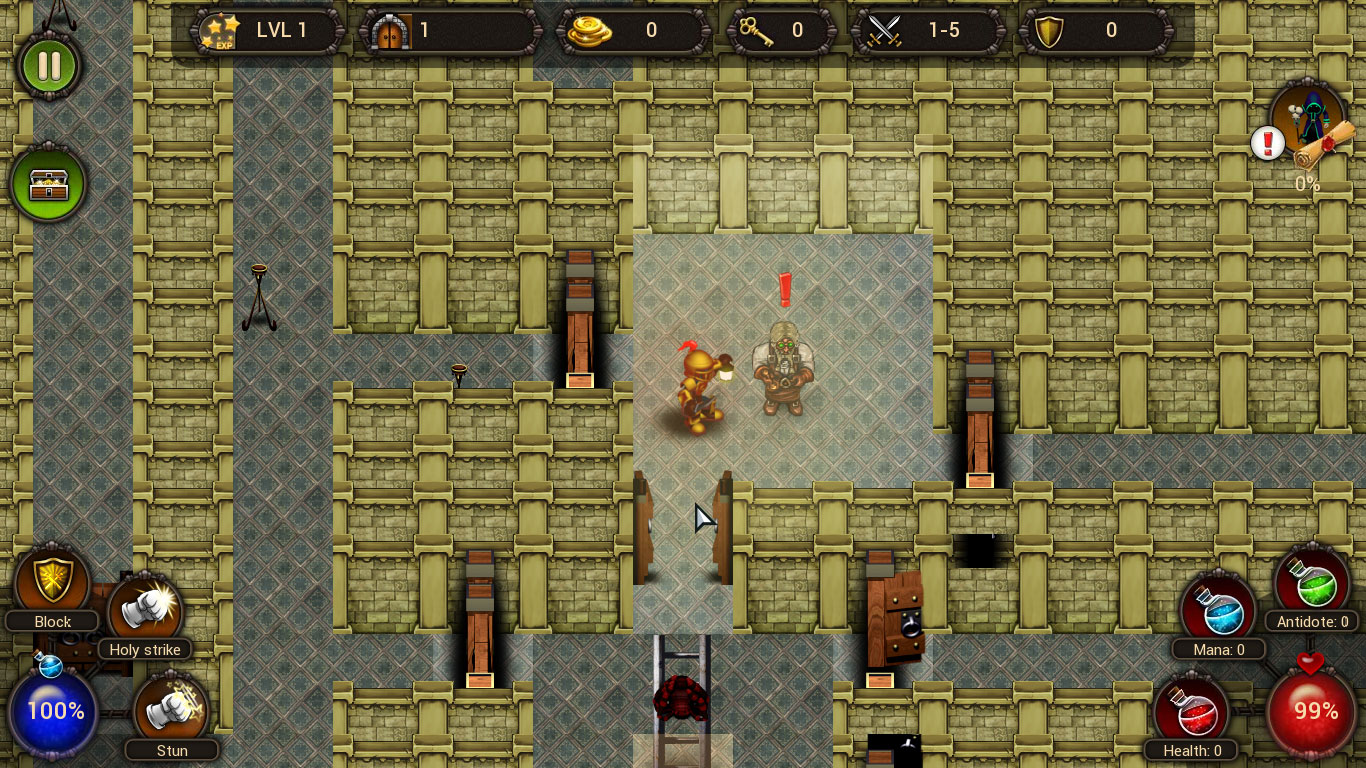Click the closed wooden double doors
The height and width of the screenshot is (768, 1366).
point(684,530)
